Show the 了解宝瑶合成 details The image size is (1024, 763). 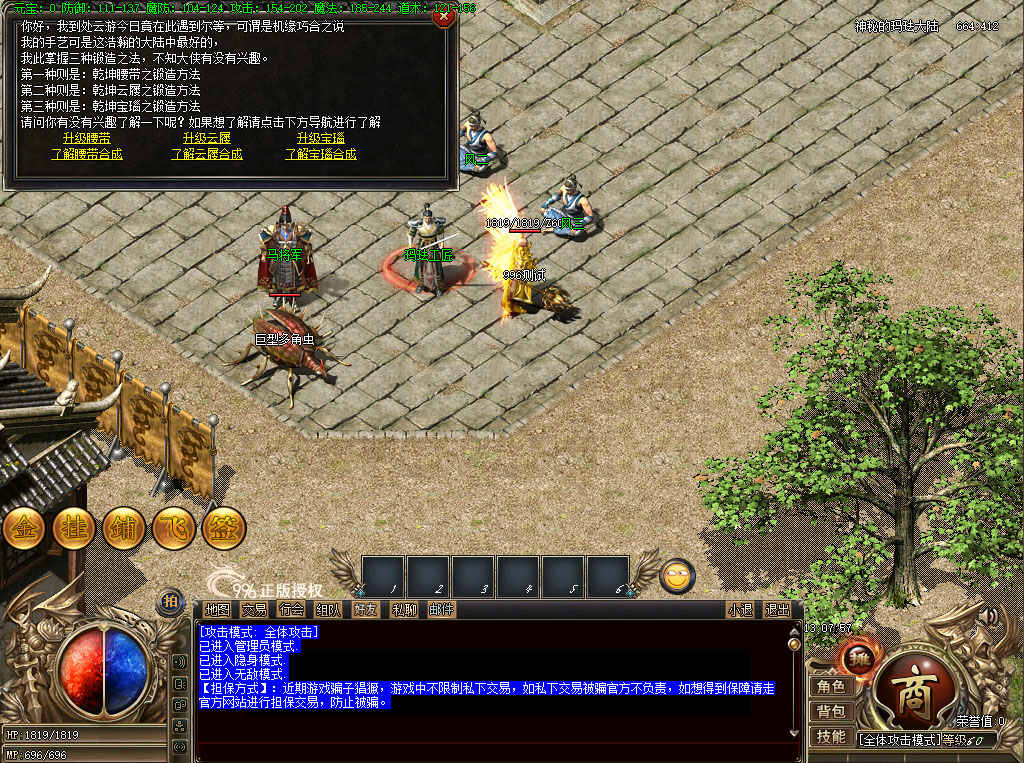321,154
